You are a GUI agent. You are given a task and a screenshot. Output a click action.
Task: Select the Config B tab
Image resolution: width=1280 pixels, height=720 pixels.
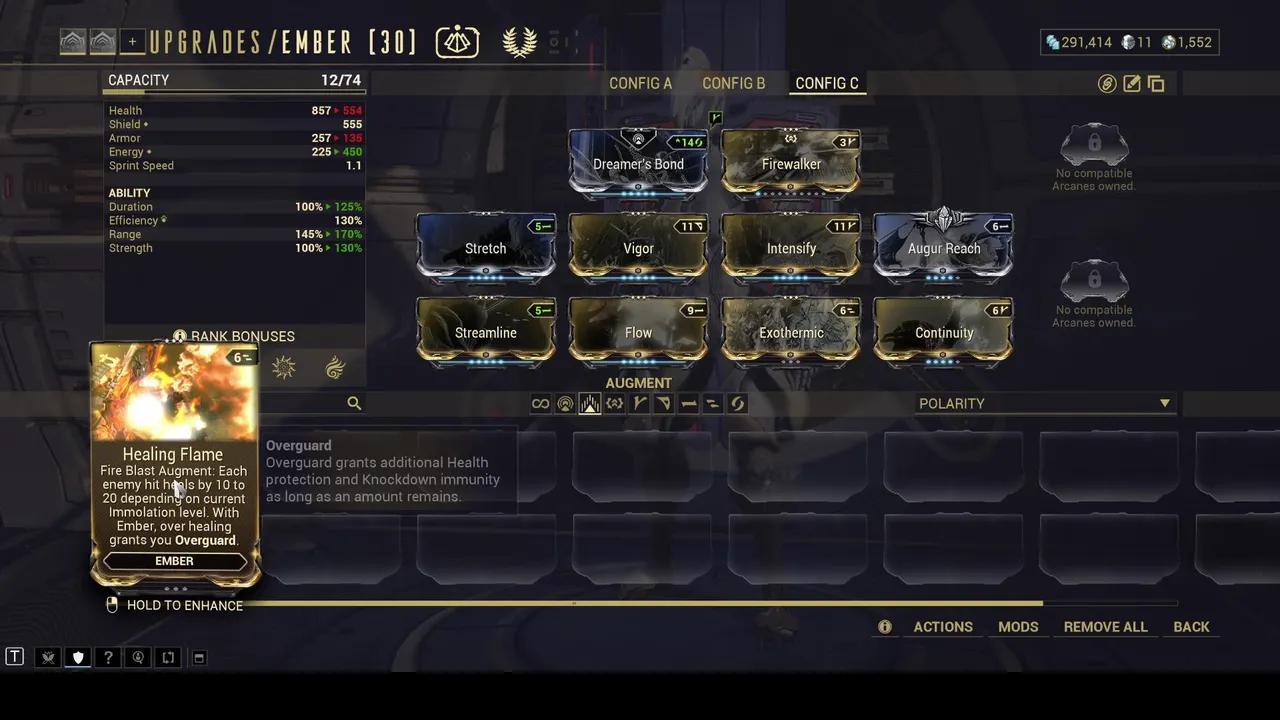point(733,83)
